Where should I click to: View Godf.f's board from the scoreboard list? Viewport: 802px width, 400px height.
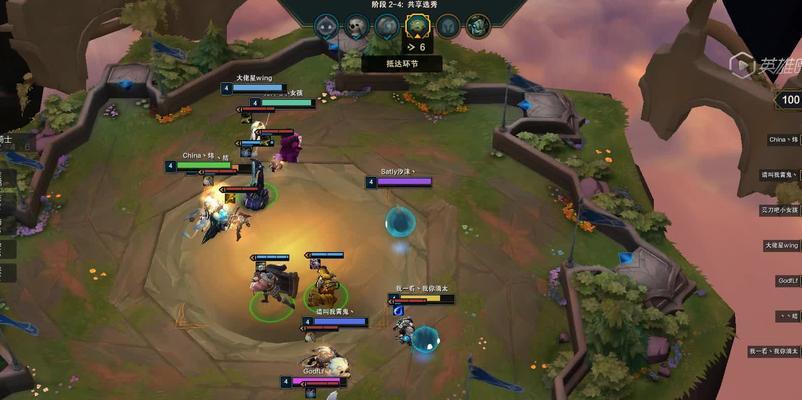tap(786, 281)
